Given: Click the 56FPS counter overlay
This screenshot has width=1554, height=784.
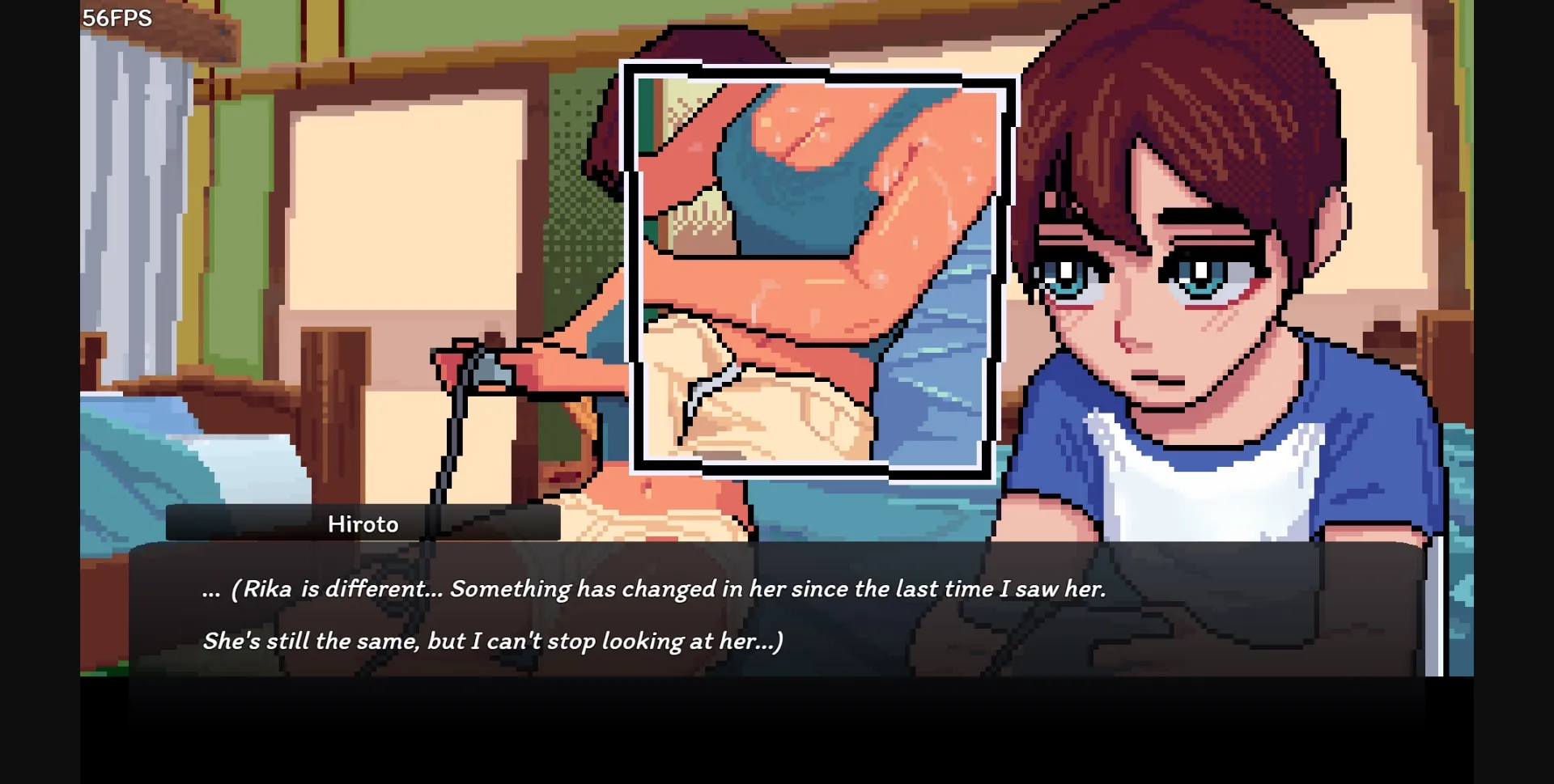Looking at the screenshot, I should point(117,17).
